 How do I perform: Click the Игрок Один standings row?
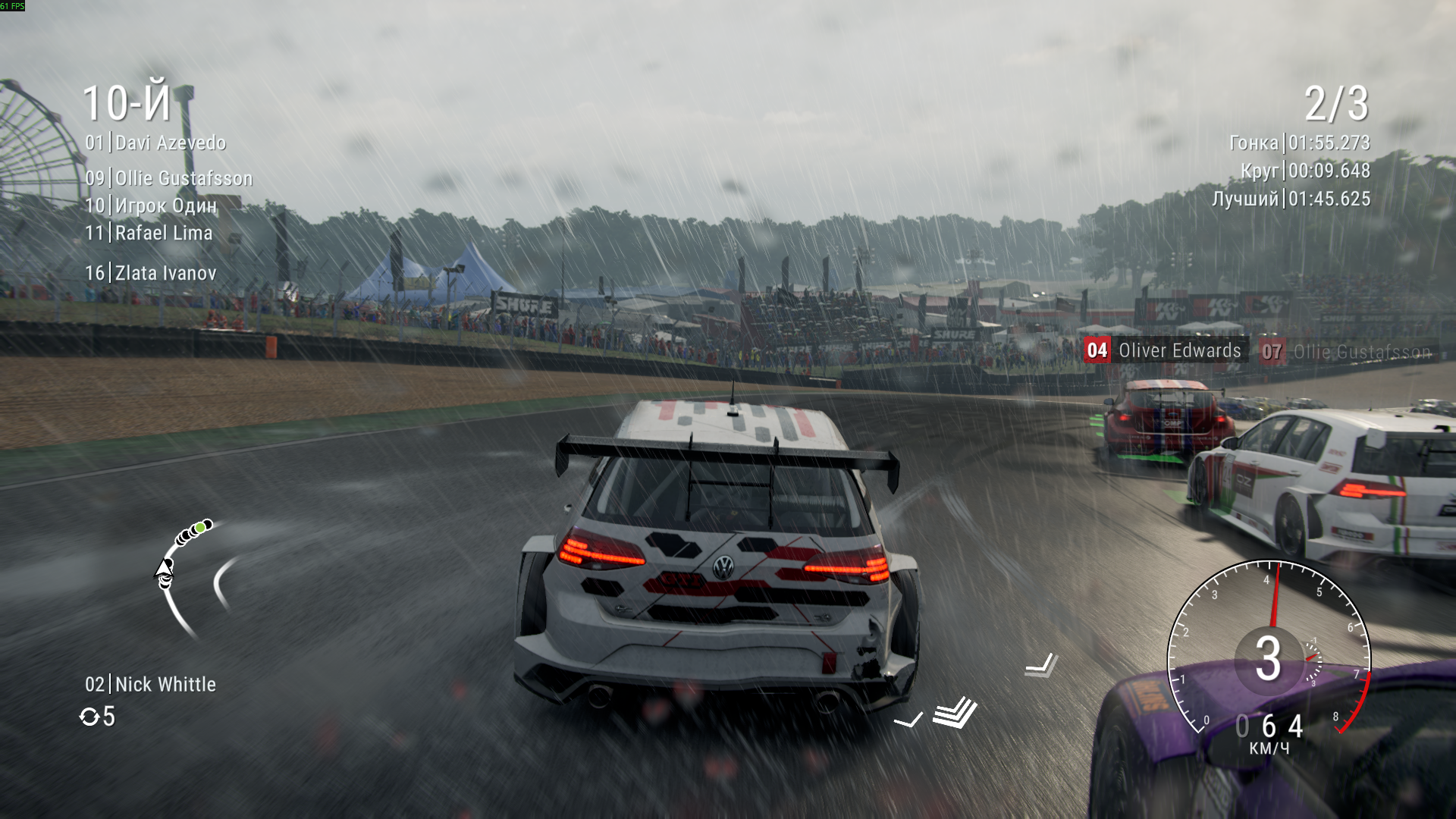pyautogui.click(x=151, y=206)
